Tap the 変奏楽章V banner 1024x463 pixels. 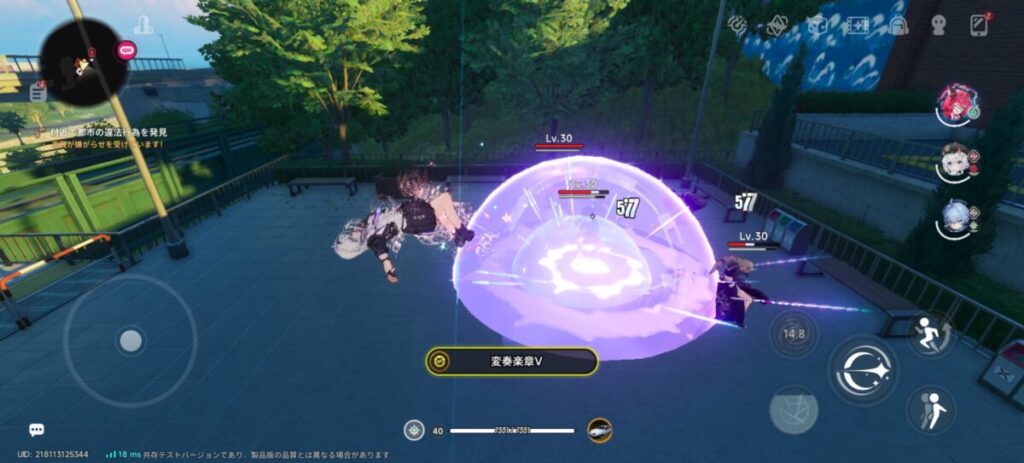click(x=512, y=361)
